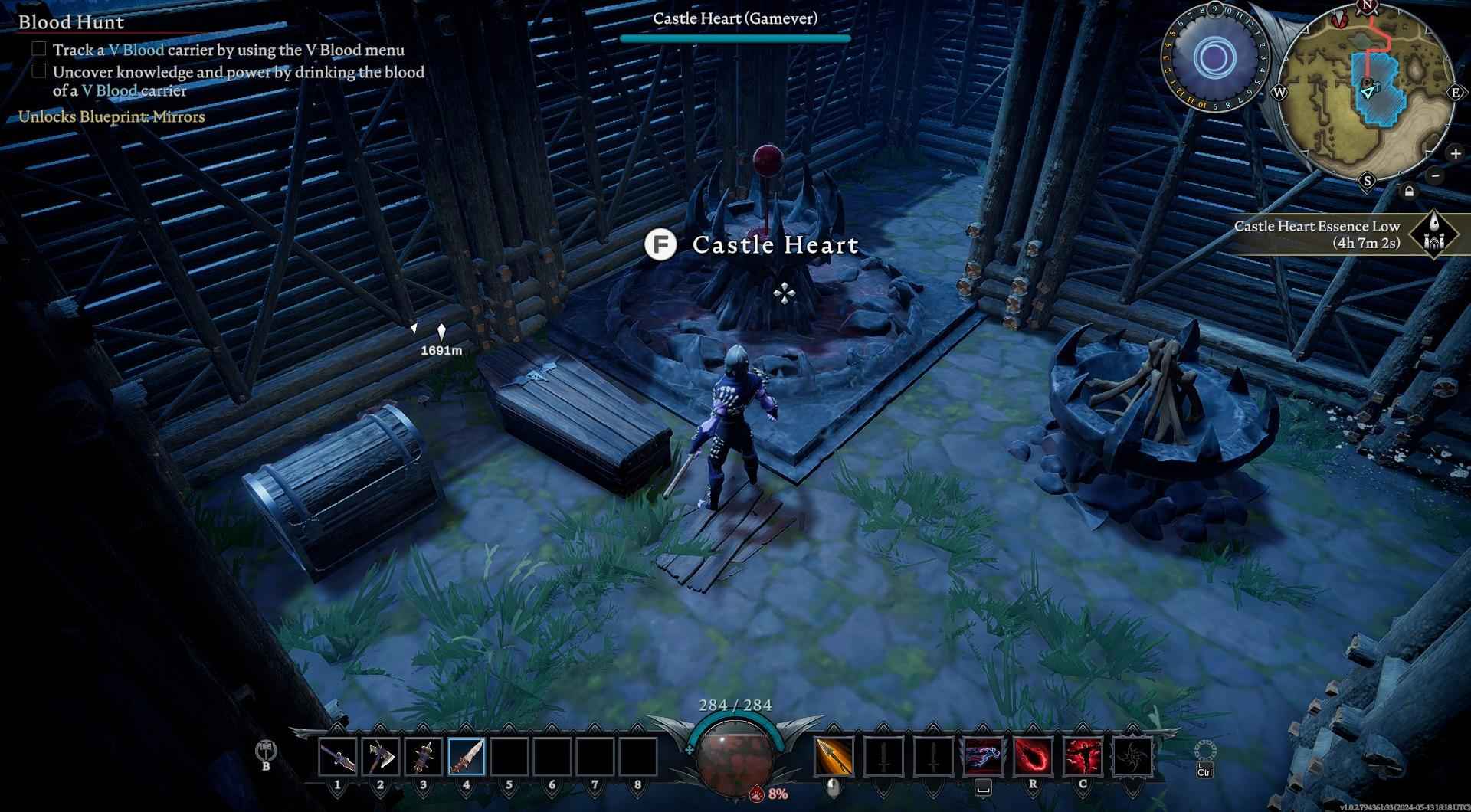
Task: Equip the axe in hotbar slot 2
Action: click(x=381, y=756)
